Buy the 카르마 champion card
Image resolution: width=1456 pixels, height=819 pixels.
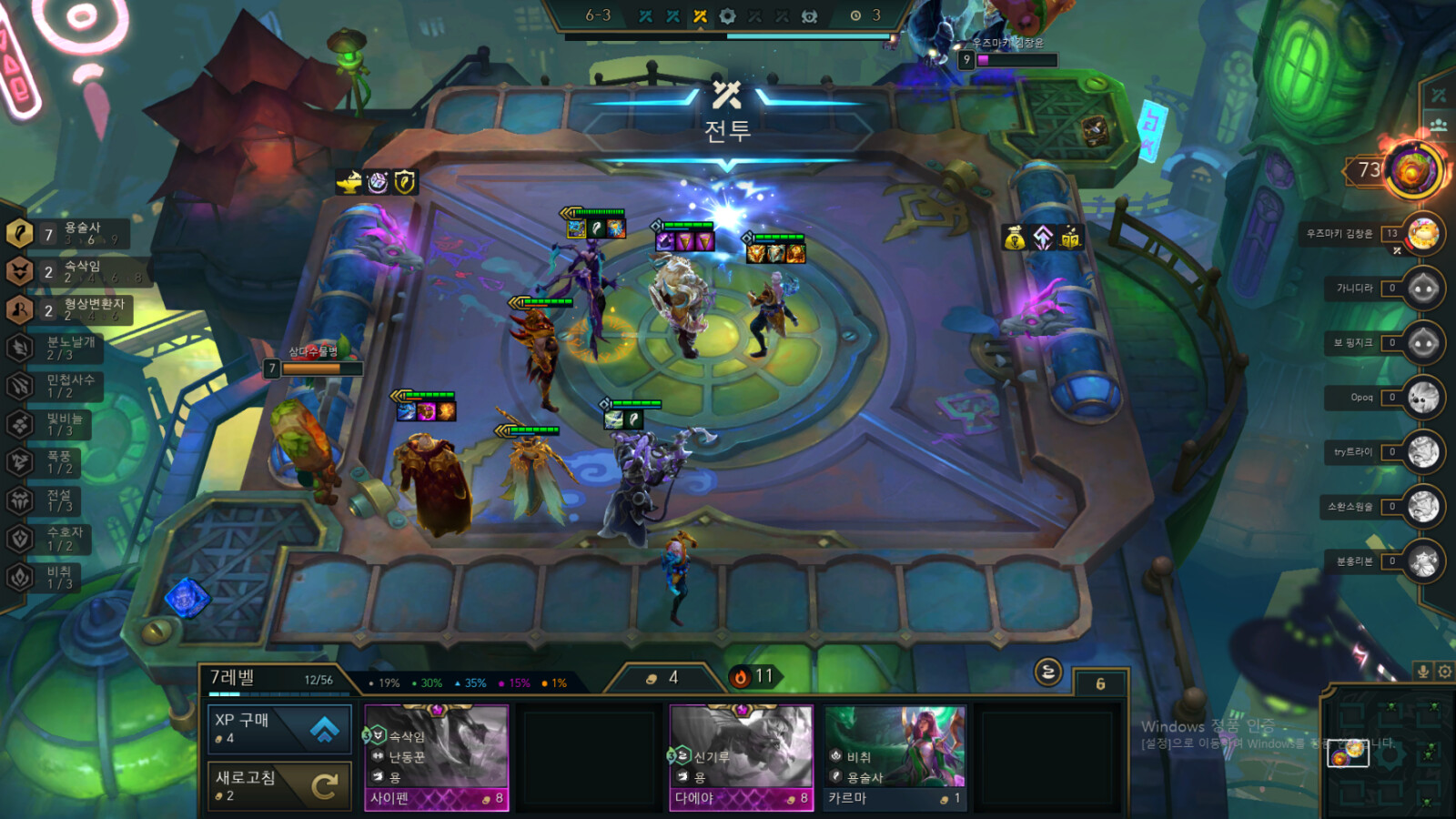[x=895, y=757]
